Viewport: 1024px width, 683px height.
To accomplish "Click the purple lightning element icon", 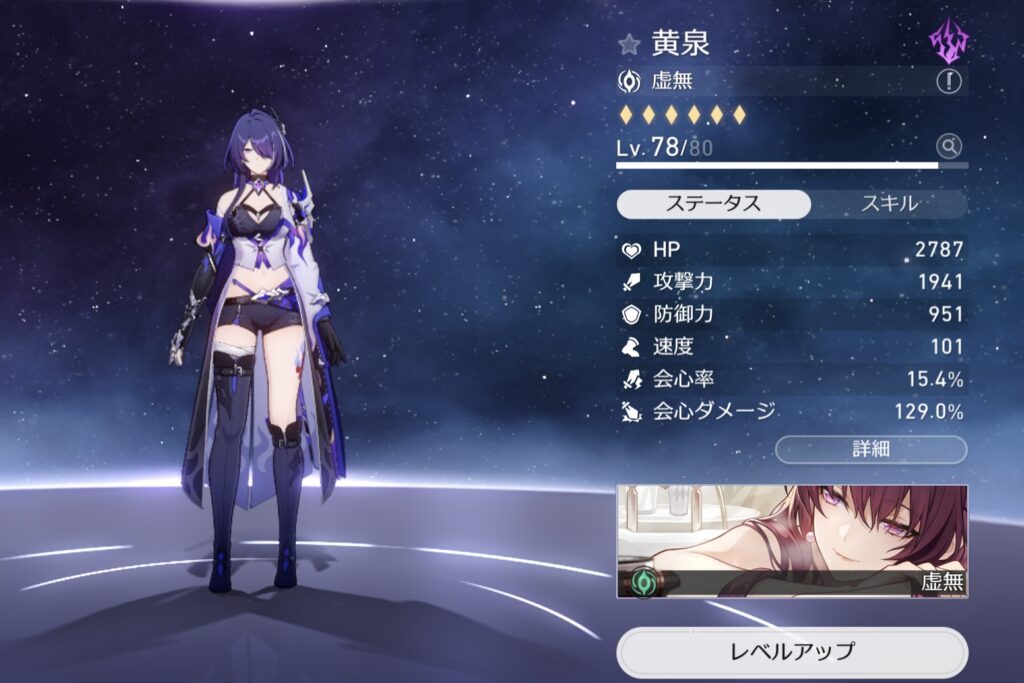I will [x=948, y=42].
